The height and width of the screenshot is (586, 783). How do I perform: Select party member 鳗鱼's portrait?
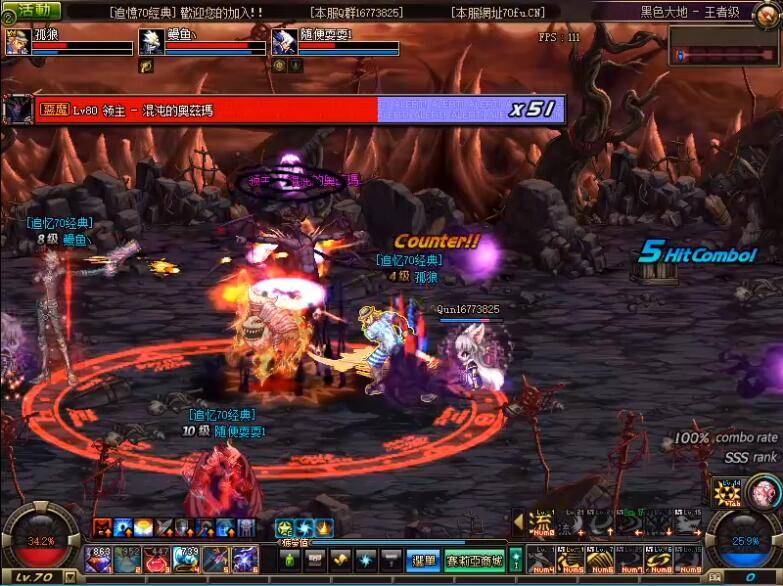click(151, 42)
